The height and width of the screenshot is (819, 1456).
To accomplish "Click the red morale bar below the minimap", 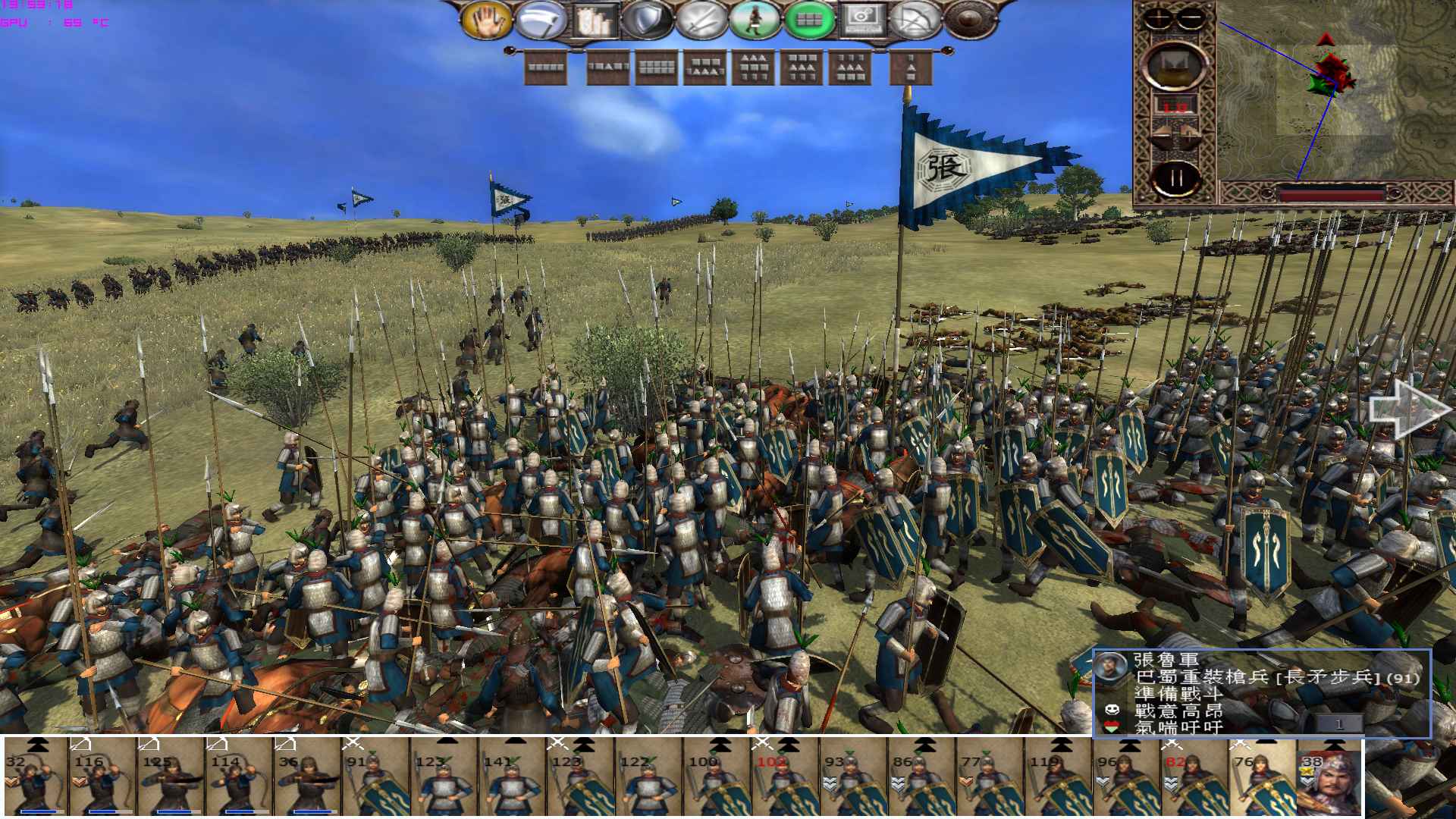I will coord(1330,194).
